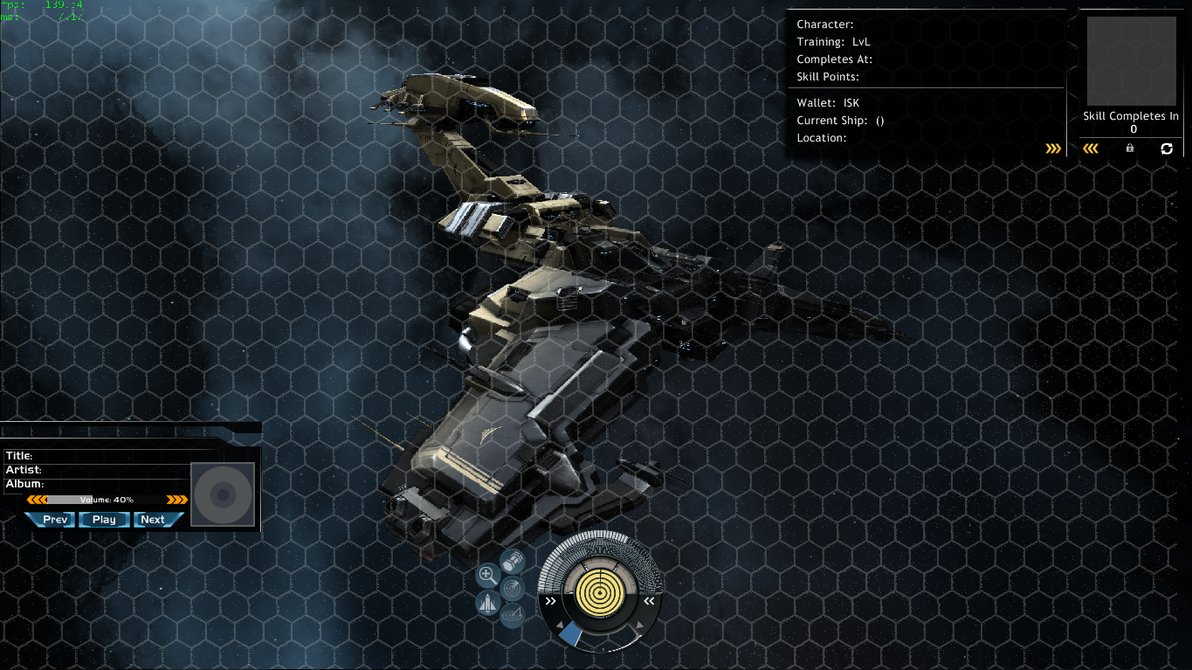Skip to previous track with Prev
1192x670 pixels.
click(54, 519)
